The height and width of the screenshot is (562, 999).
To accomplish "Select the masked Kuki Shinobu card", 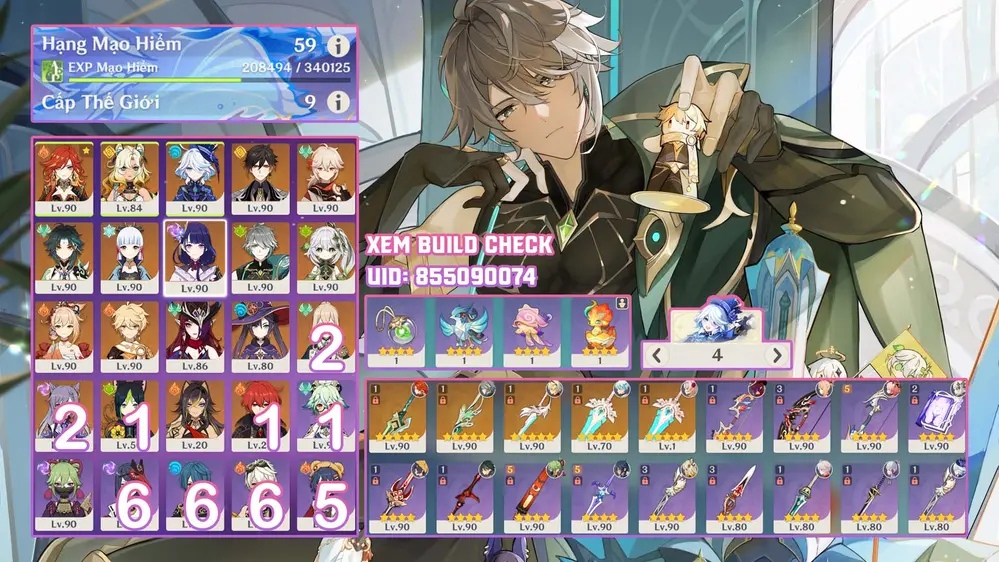I will pyautogui.click(x=63, y=493).
